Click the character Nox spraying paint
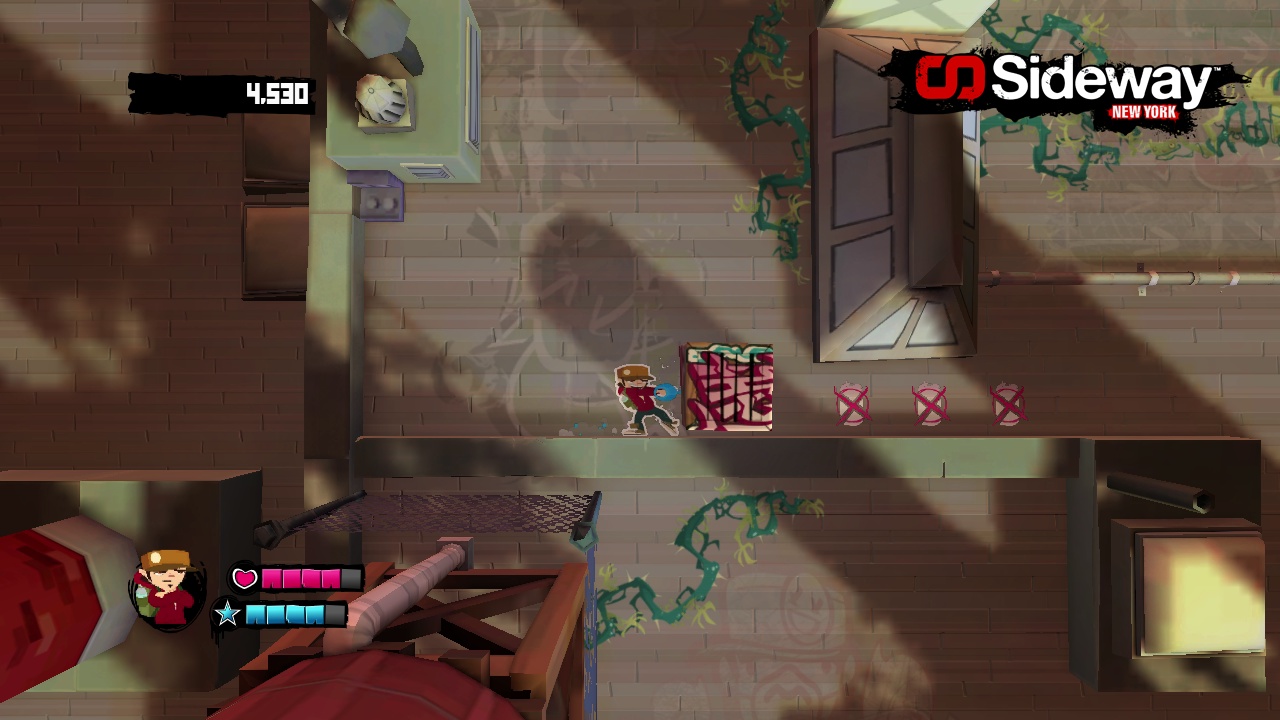 (x=637, y=398)
